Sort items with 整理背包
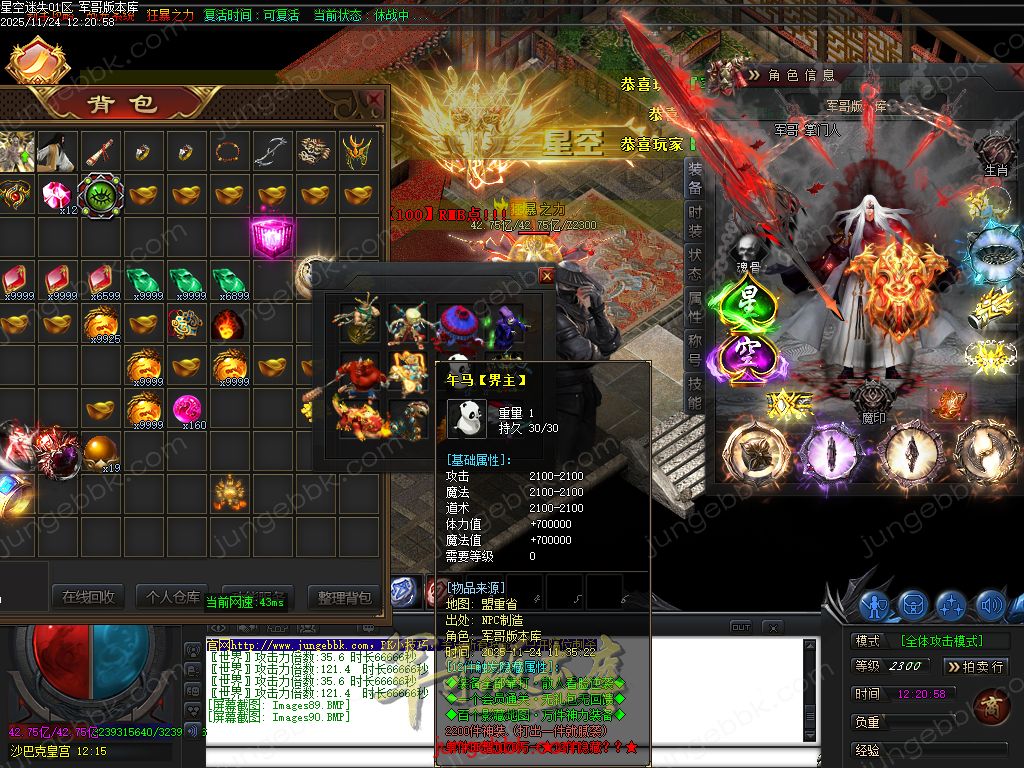1024x768 pixels. click(x=345, y=597)
